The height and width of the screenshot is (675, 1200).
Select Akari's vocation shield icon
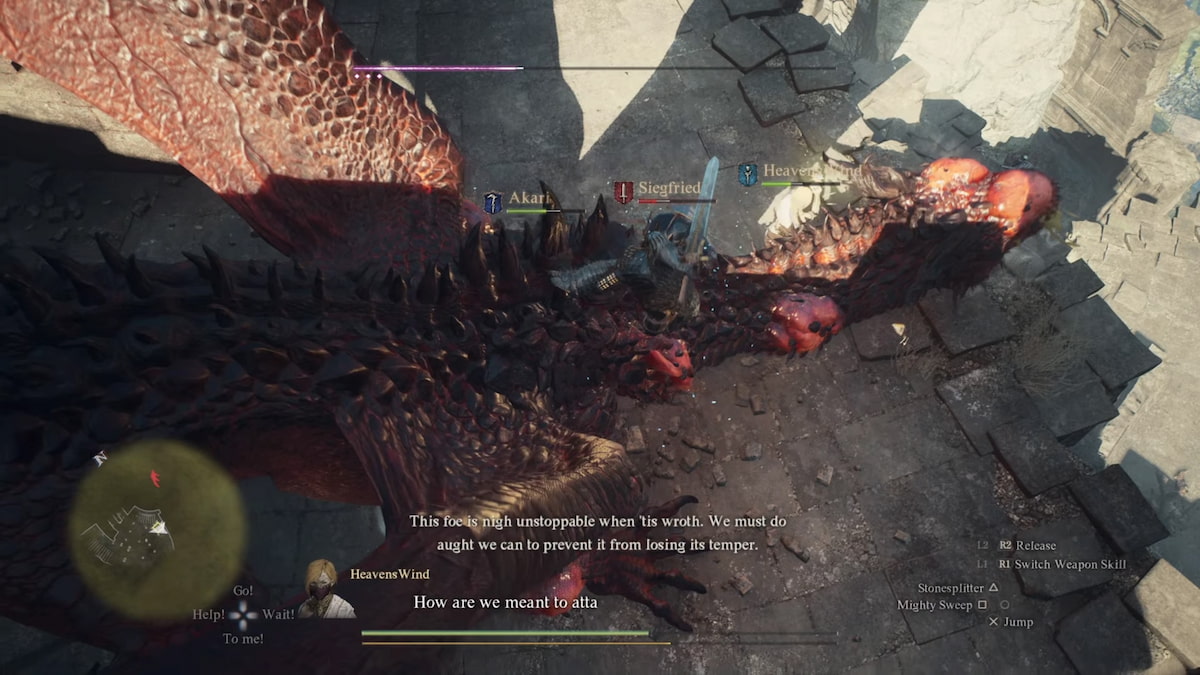coord(492,202)
